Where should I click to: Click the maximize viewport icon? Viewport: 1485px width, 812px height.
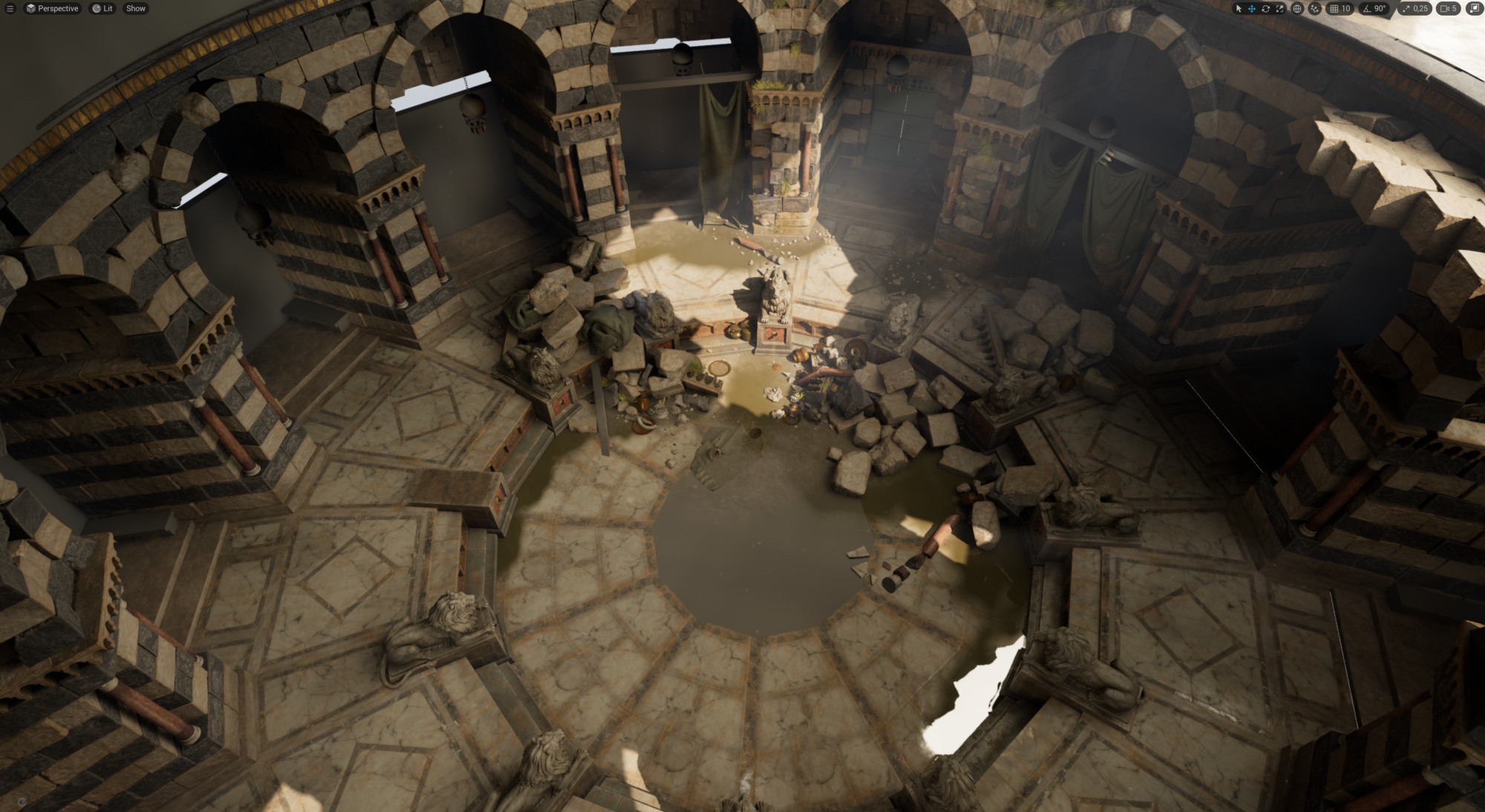pyautogui.click(x=1475, y=8)
